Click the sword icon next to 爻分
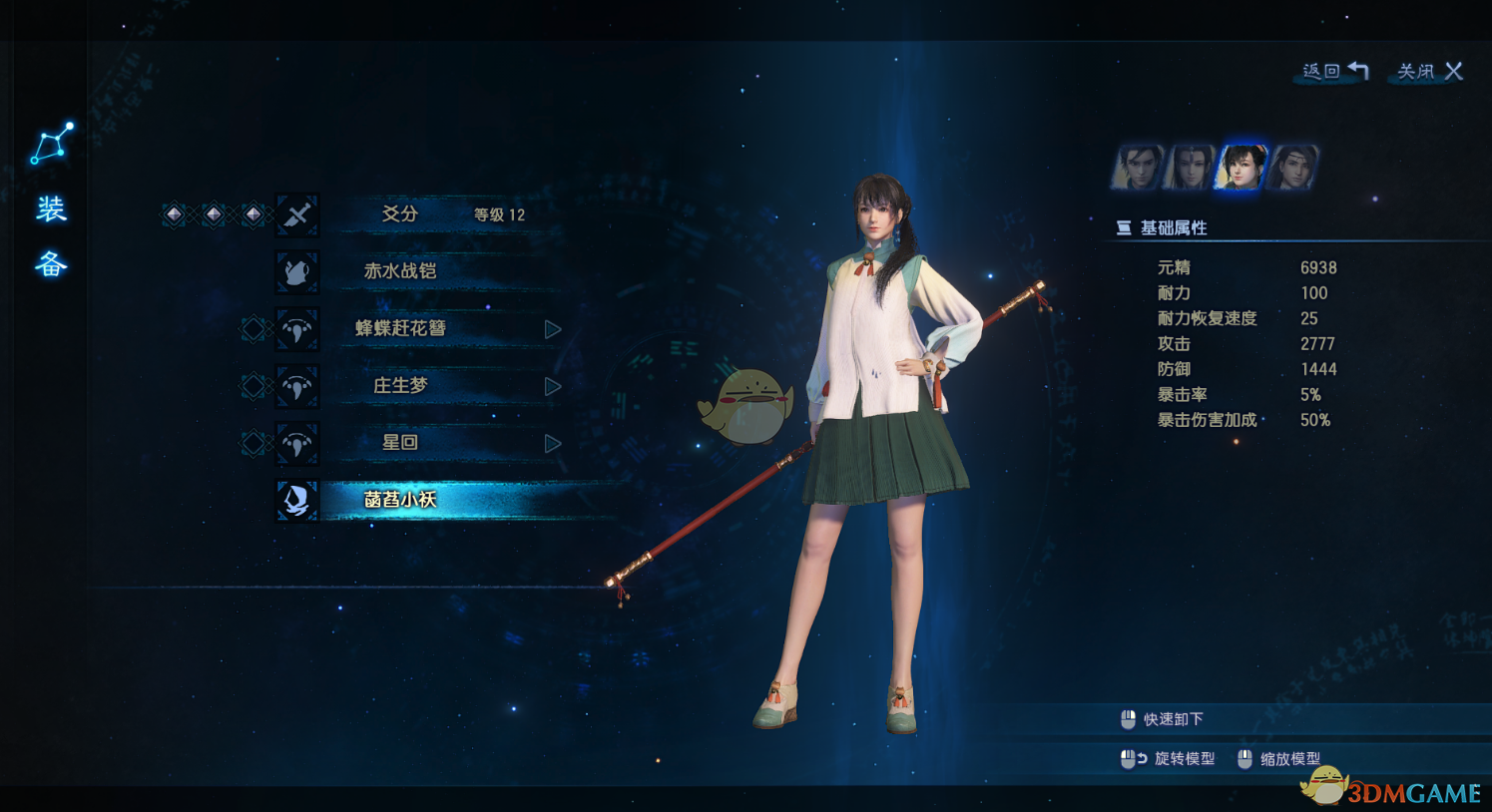This screenshot has width=1492, height=812. tap(297, 214)
